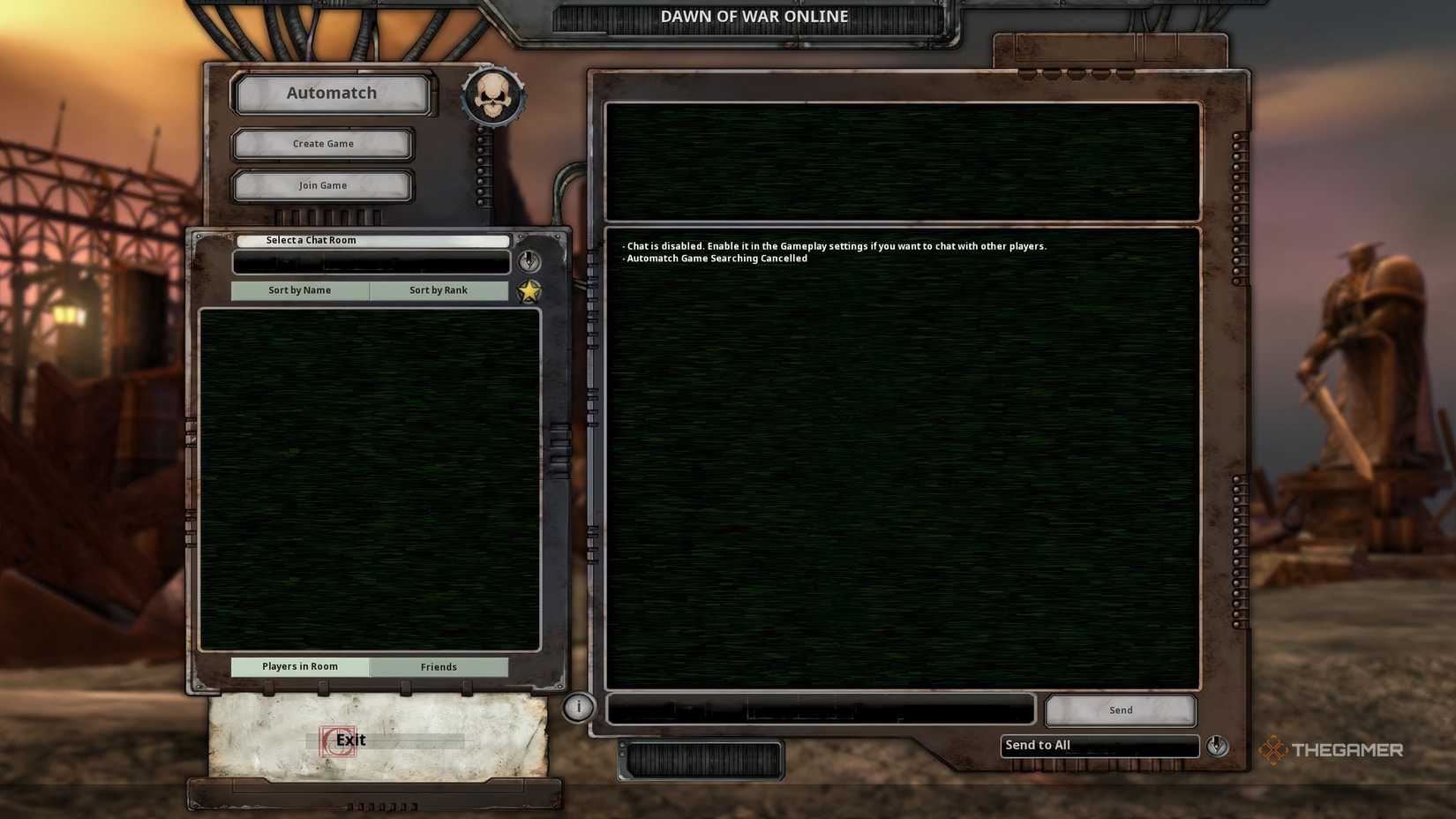
Task: Toggle Sort by Rank ordering
Action: 439,289
